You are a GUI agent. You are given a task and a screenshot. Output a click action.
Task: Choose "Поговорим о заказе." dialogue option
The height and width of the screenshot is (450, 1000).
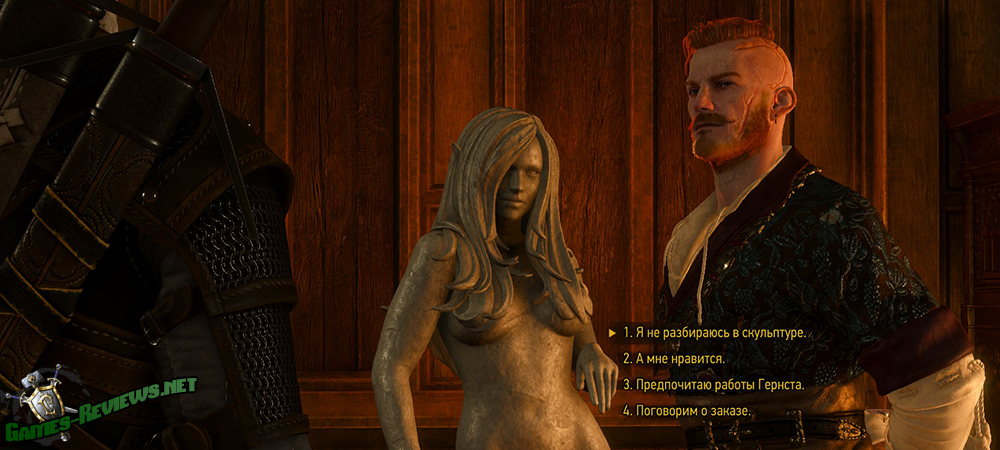tap(686, 410)
